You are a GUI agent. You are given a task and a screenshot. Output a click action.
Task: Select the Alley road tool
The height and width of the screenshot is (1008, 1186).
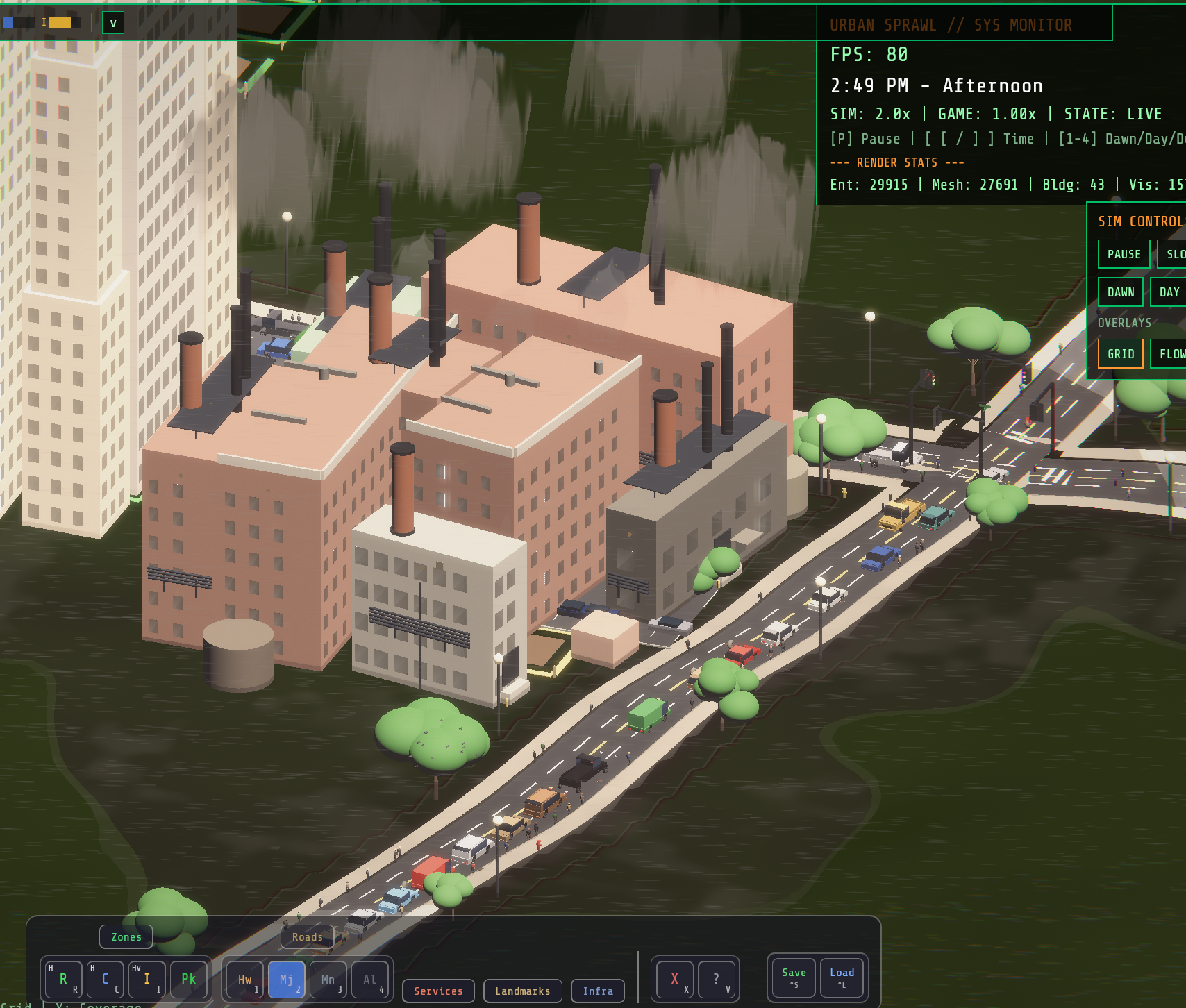coord(371,979)
